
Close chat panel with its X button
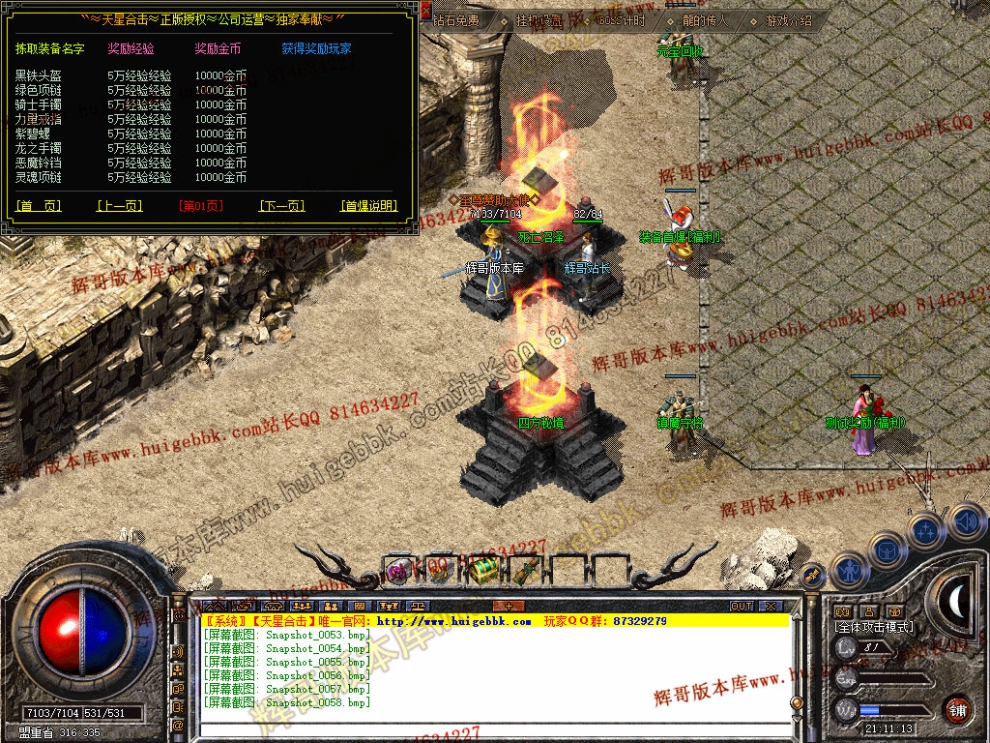tap(770, 606)
